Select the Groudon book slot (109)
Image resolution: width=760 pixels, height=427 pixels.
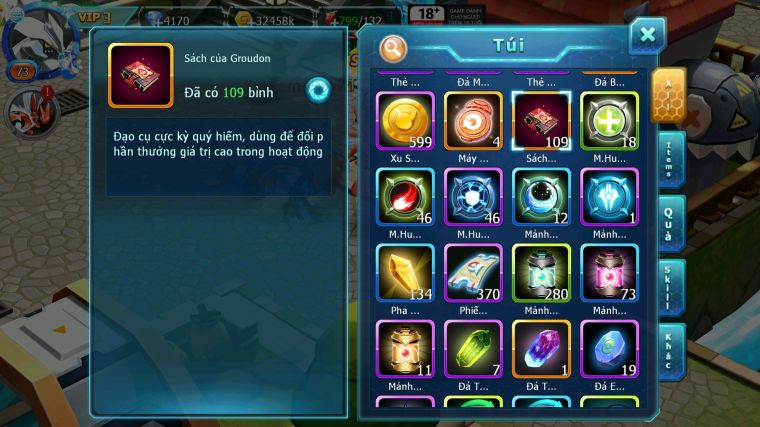pos(541,121)
